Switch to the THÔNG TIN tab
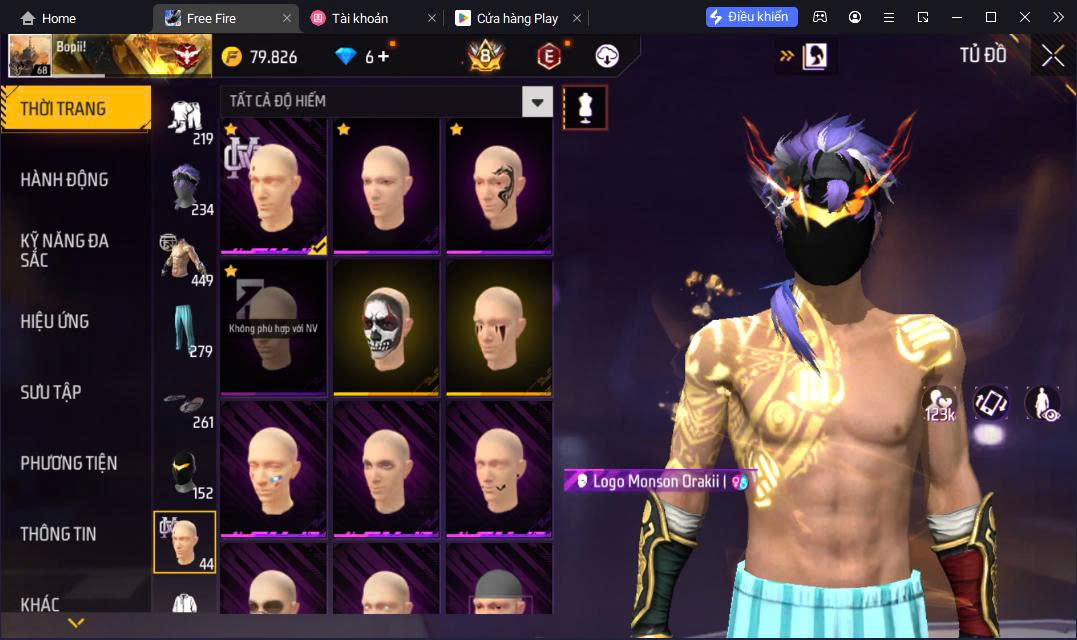1077x640 pixels. click(59, 534)
